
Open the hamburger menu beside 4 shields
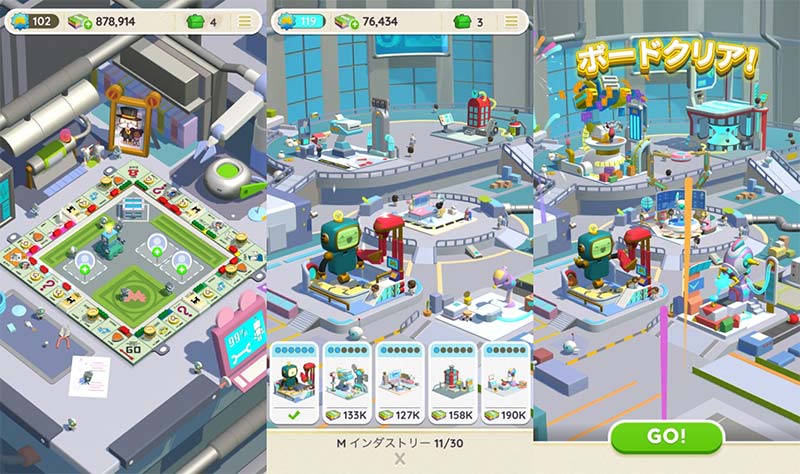point(246,21)
